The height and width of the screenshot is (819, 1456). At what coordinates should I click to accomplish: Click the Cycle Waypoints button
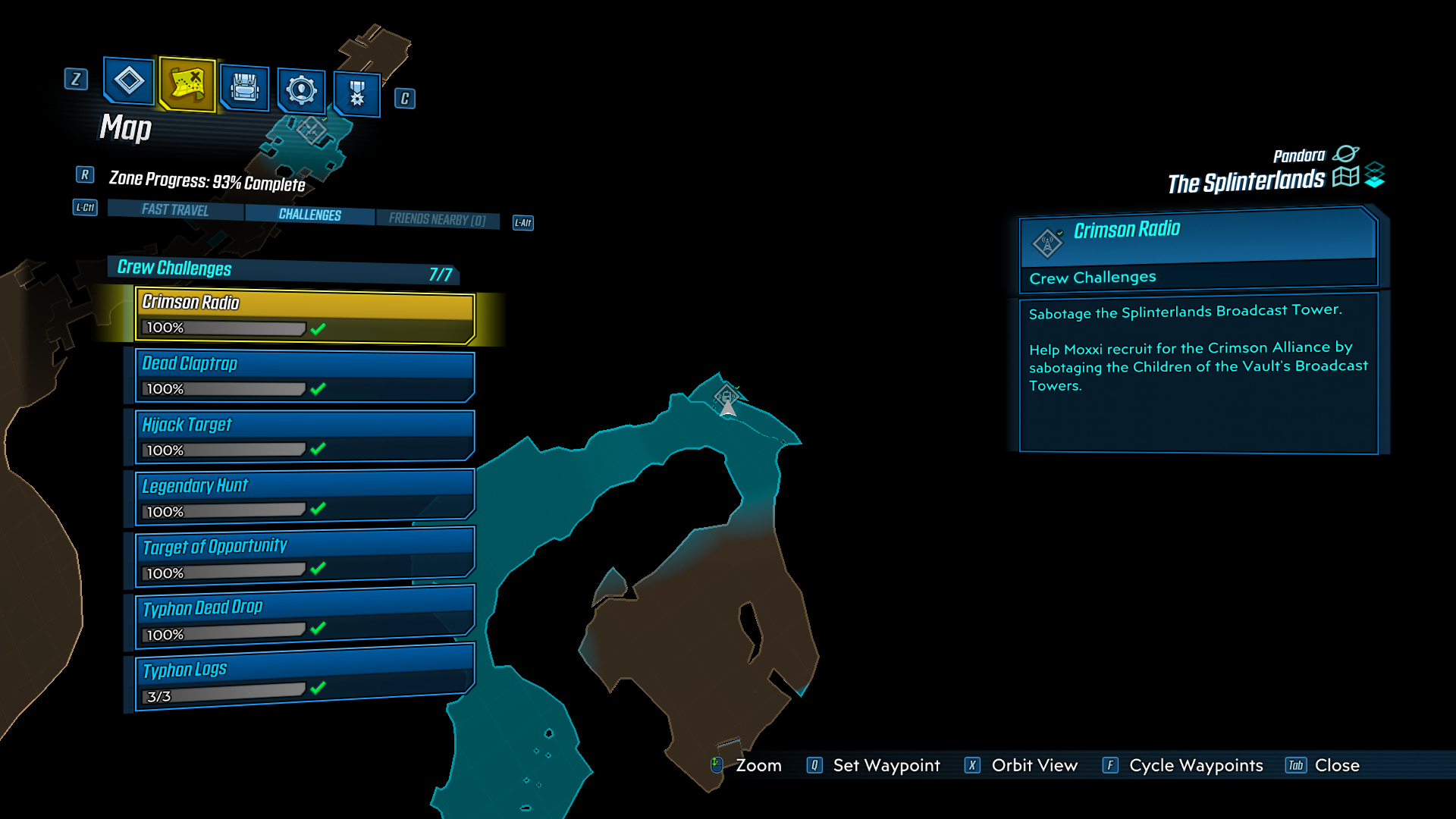click(1195, 765)
